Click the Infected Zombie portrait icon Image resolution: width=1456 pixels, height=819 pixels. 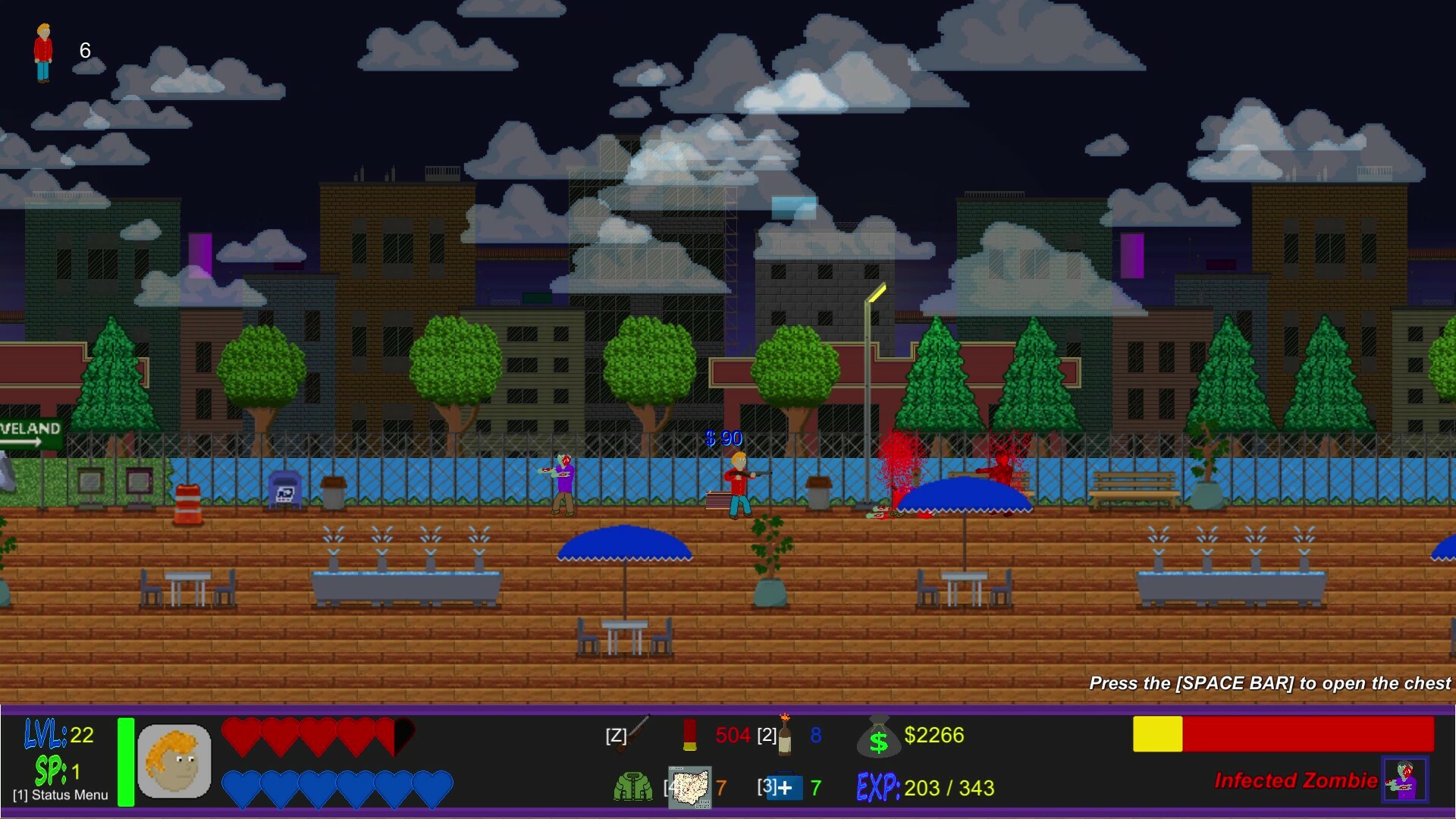[1407, 781]
